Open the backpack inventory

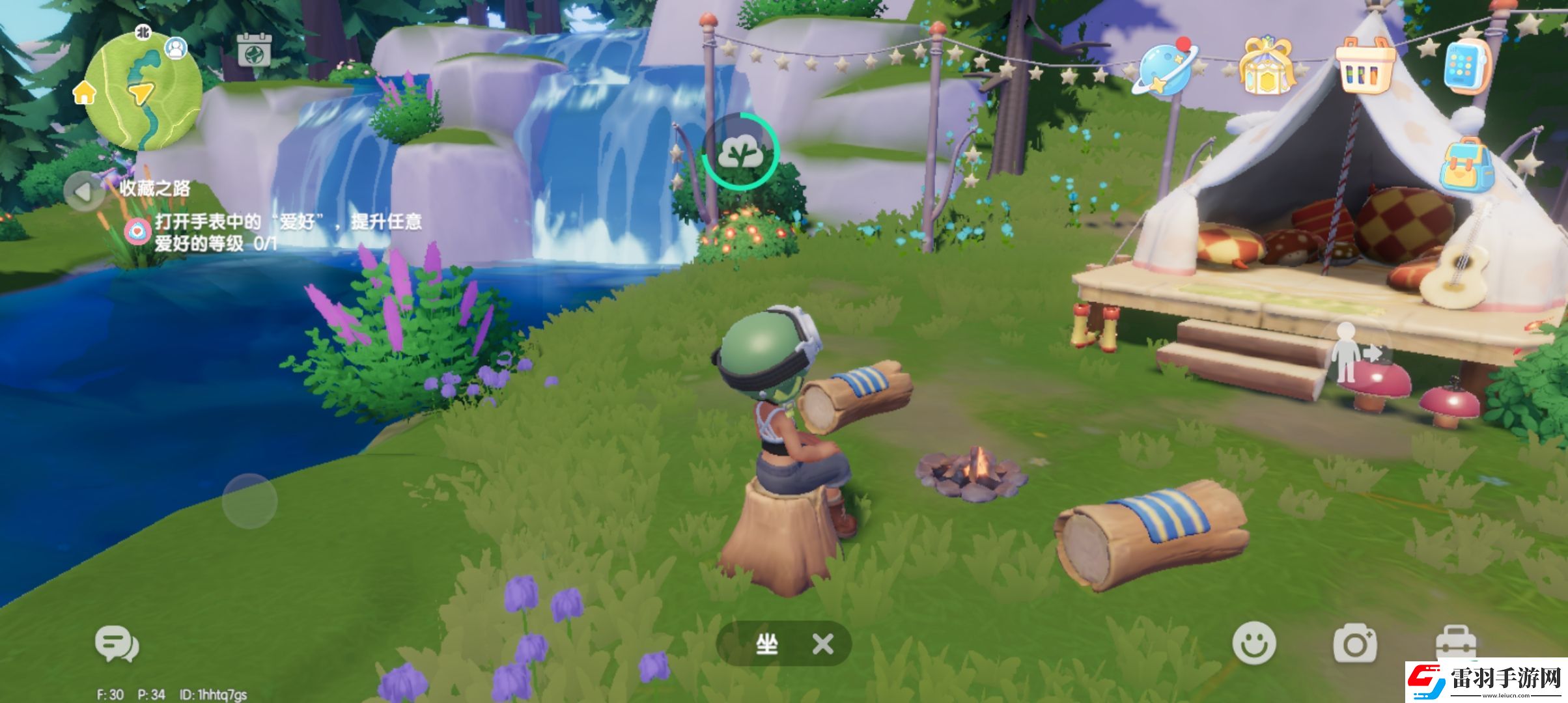(x=1466, y=165)
